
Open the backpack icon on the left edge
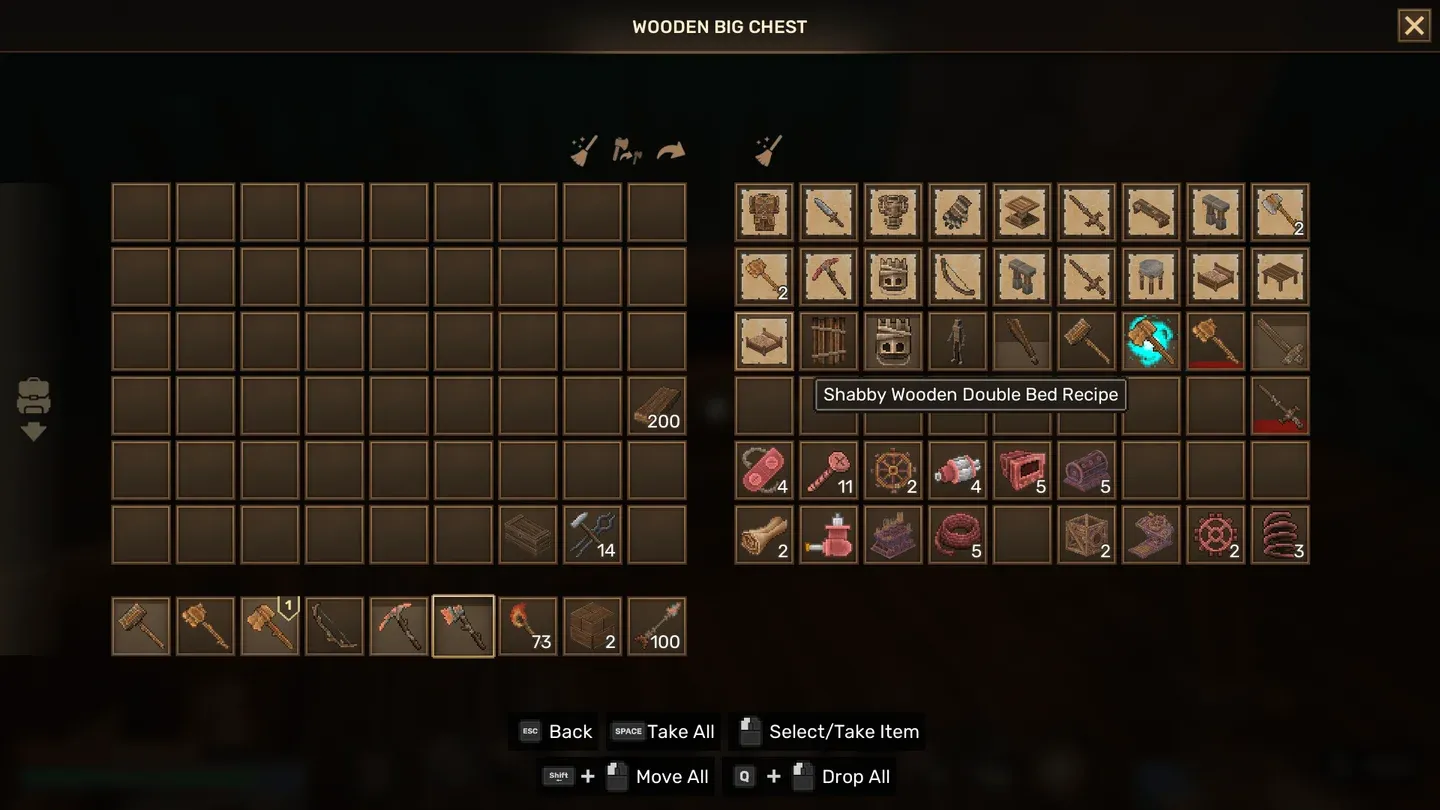point(33,398)
